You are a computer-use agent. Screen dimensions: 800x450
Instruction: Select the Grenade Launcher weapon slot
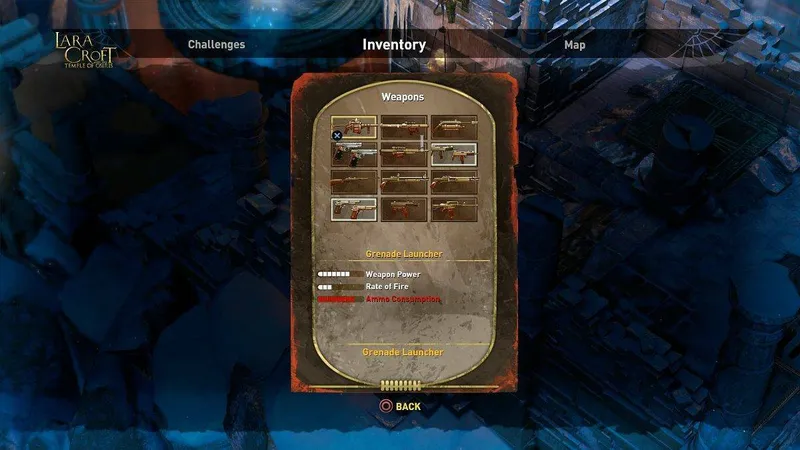(354, 127)
